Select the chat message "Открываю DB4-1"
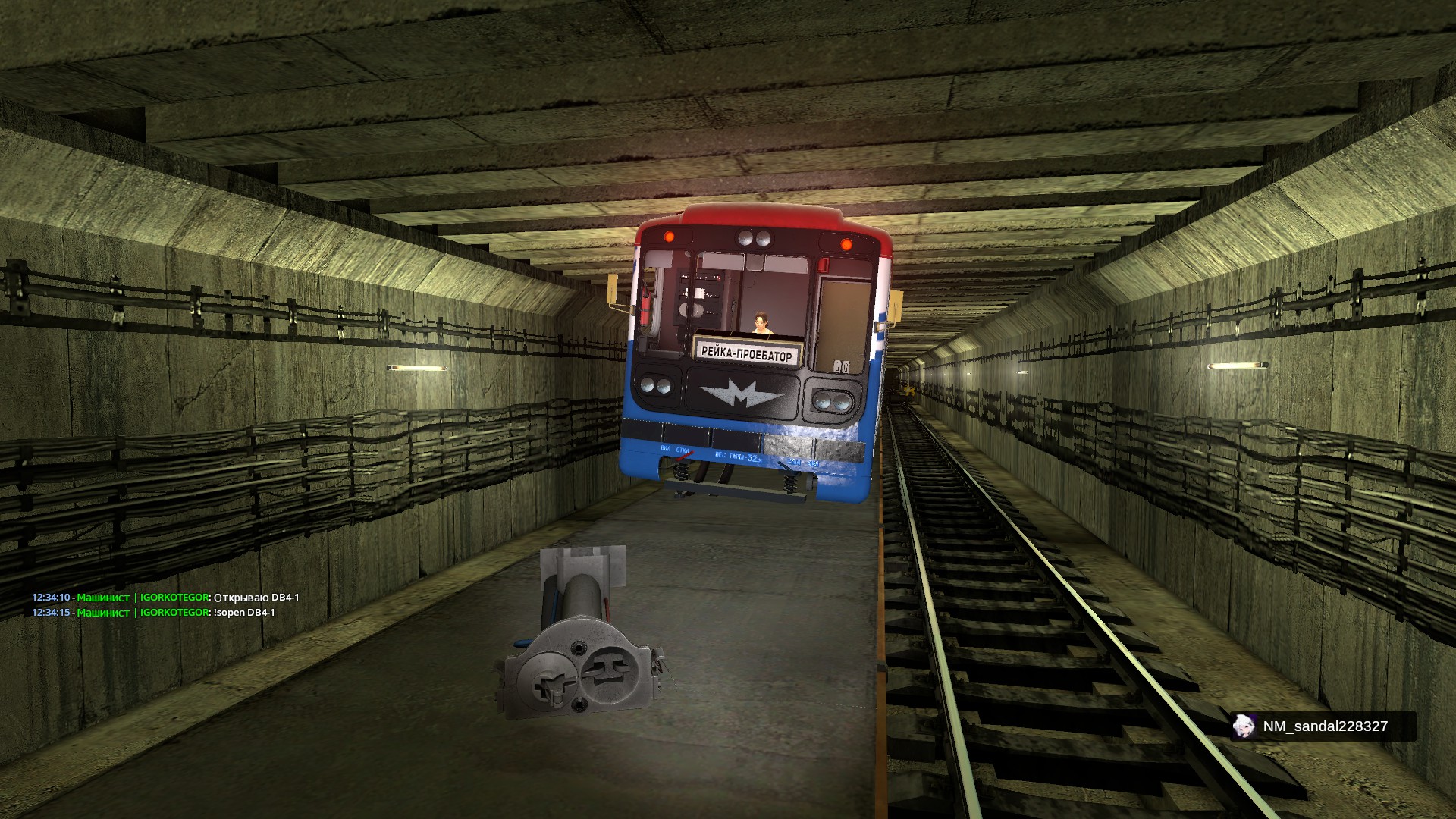 point(256,598)
